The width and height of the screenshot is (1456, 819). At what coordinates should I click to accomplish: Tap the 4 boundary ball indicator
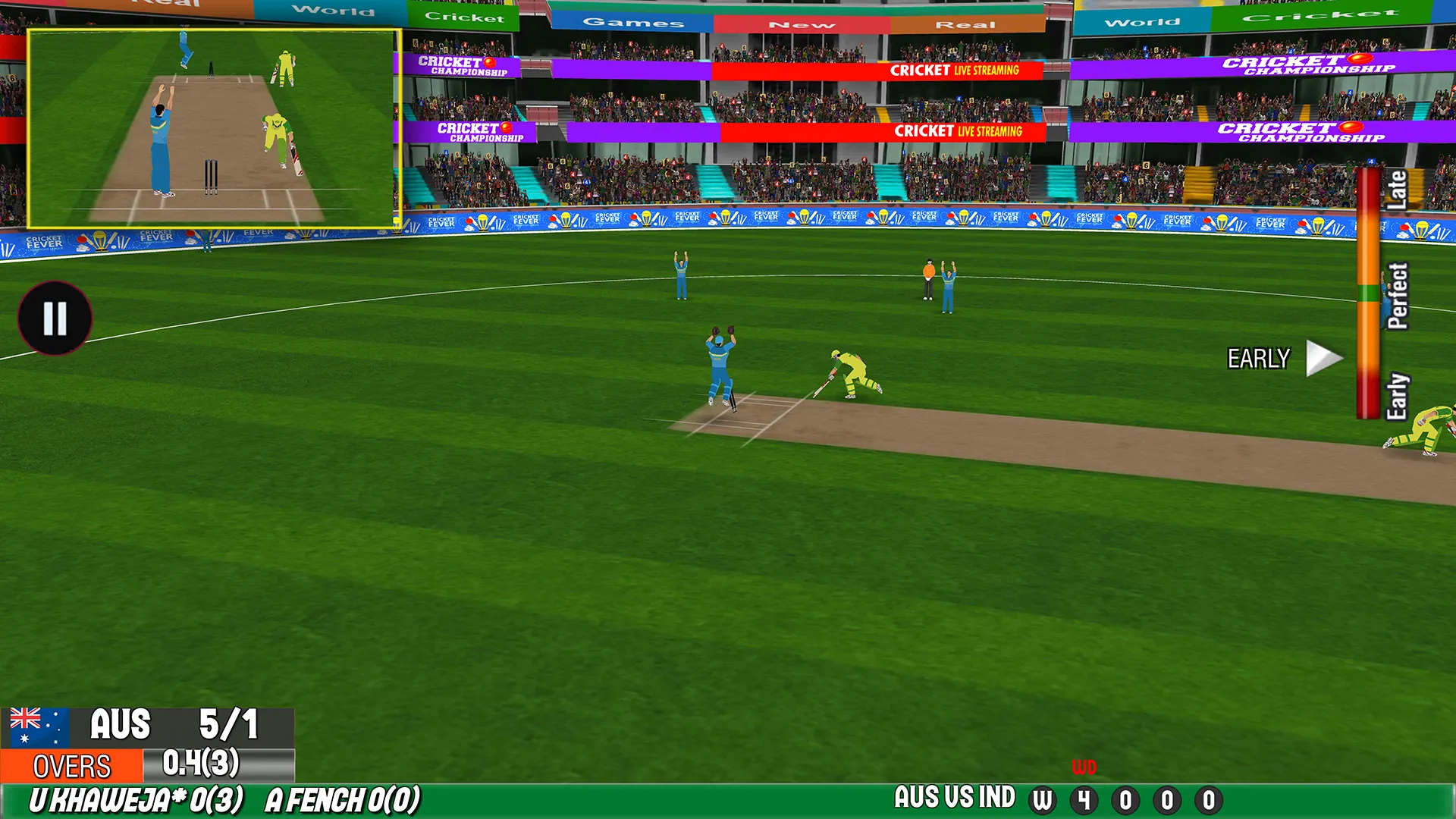[1085, 799]
